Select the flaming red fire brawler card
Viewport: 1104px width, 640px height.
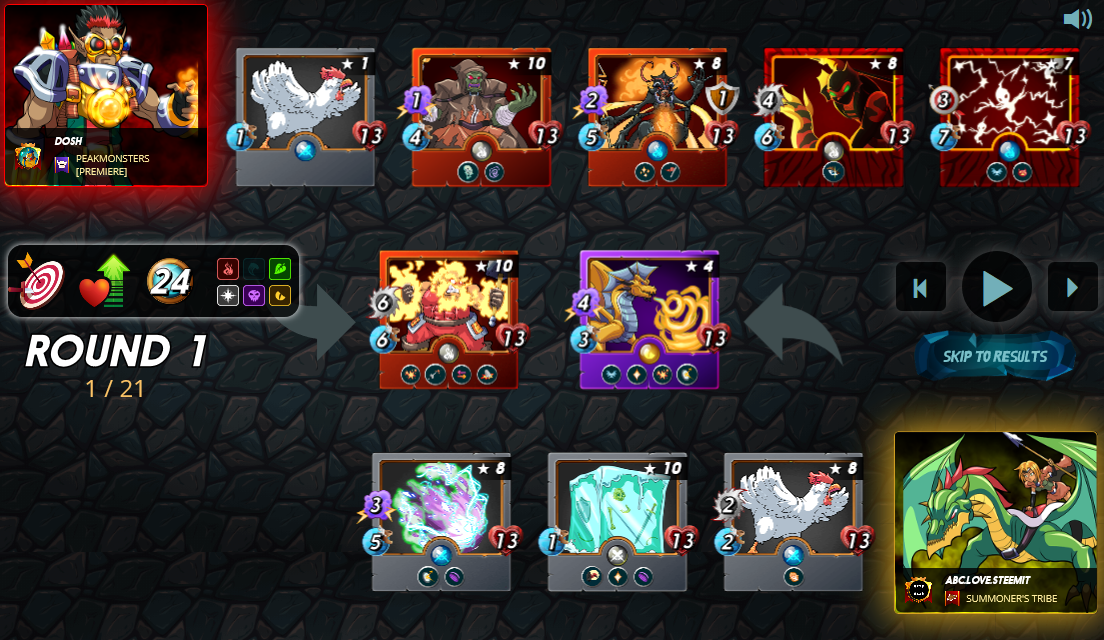coord(449,320)
